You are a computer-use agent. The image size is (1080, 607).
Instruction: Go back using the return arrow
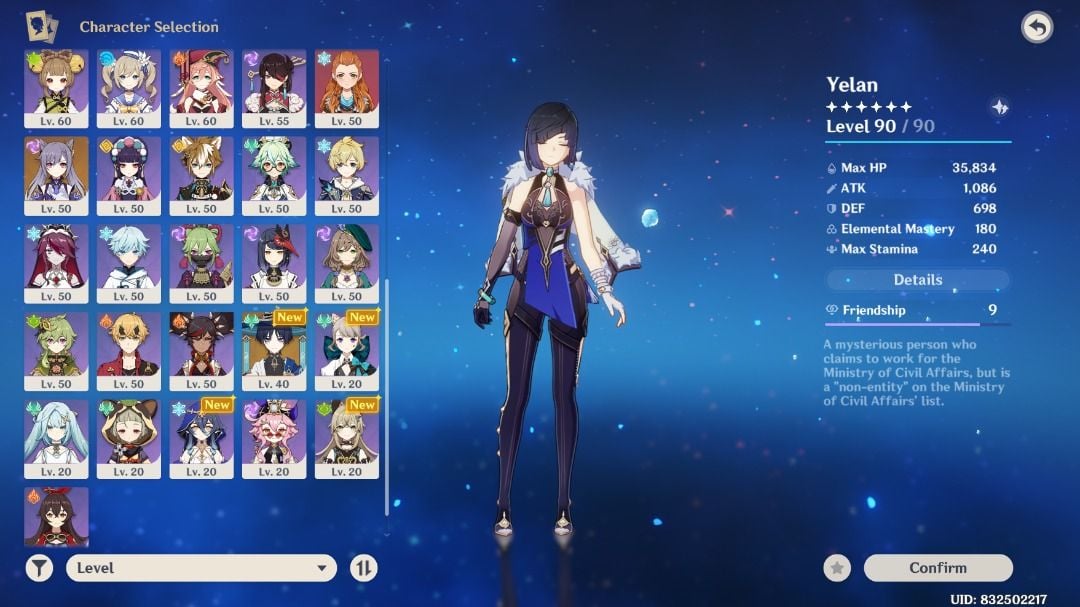pos(1037,28)
